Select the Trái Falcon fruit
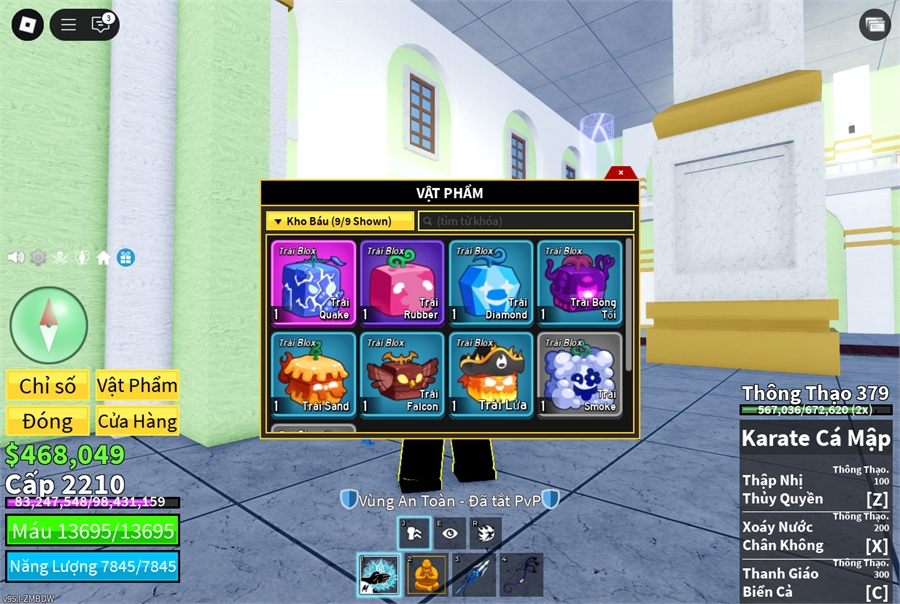Image resolution: width=900 pixels, height=604 pixels. pos(401,374)
